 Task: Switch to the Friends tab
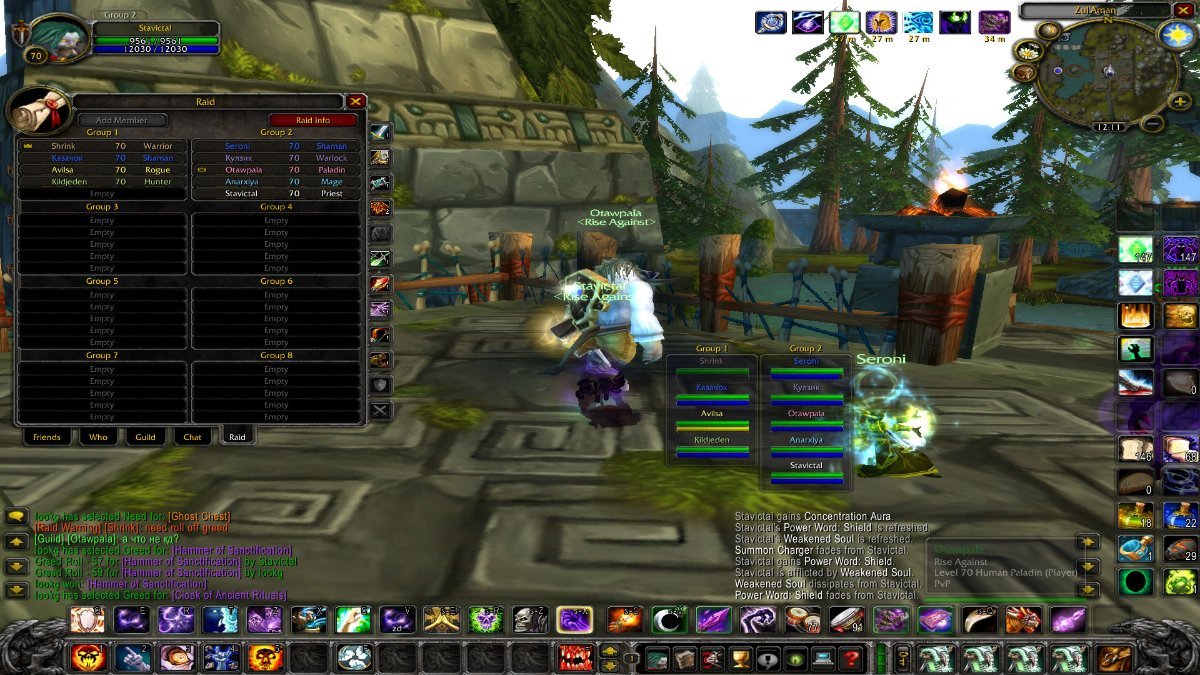pos(47,437)
